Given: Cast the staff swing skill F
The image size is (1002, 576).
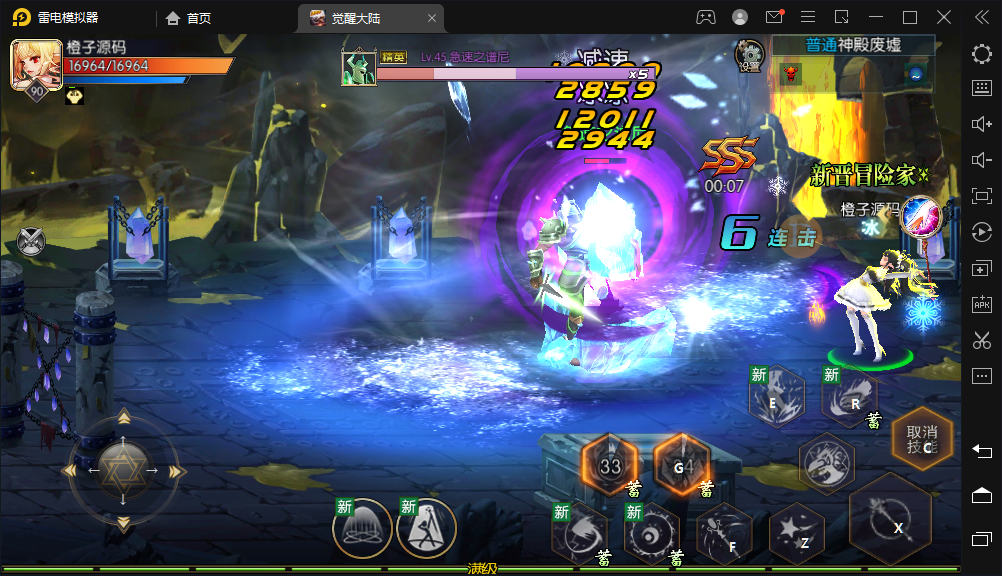Looking at the screenshot, I should coord(724,533).
